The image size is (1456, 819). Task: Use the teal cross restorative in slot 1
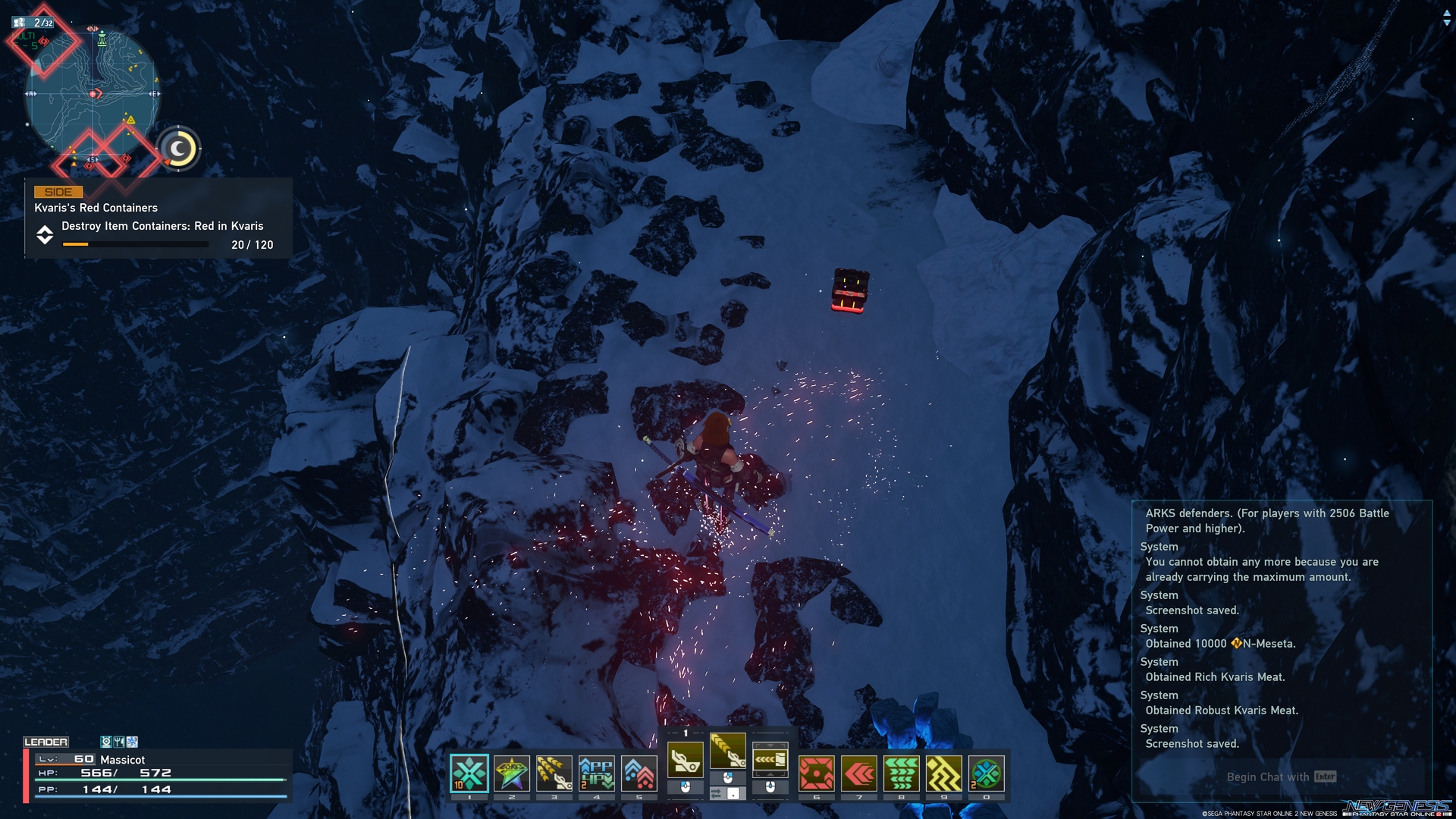pyautogui.click(x=469, y=773)
